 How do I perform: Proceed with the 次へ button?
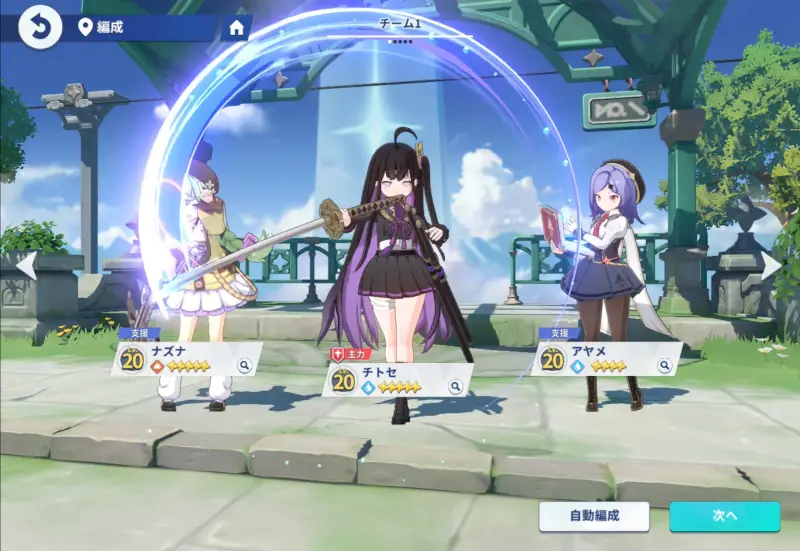click(x=724, y=516)
